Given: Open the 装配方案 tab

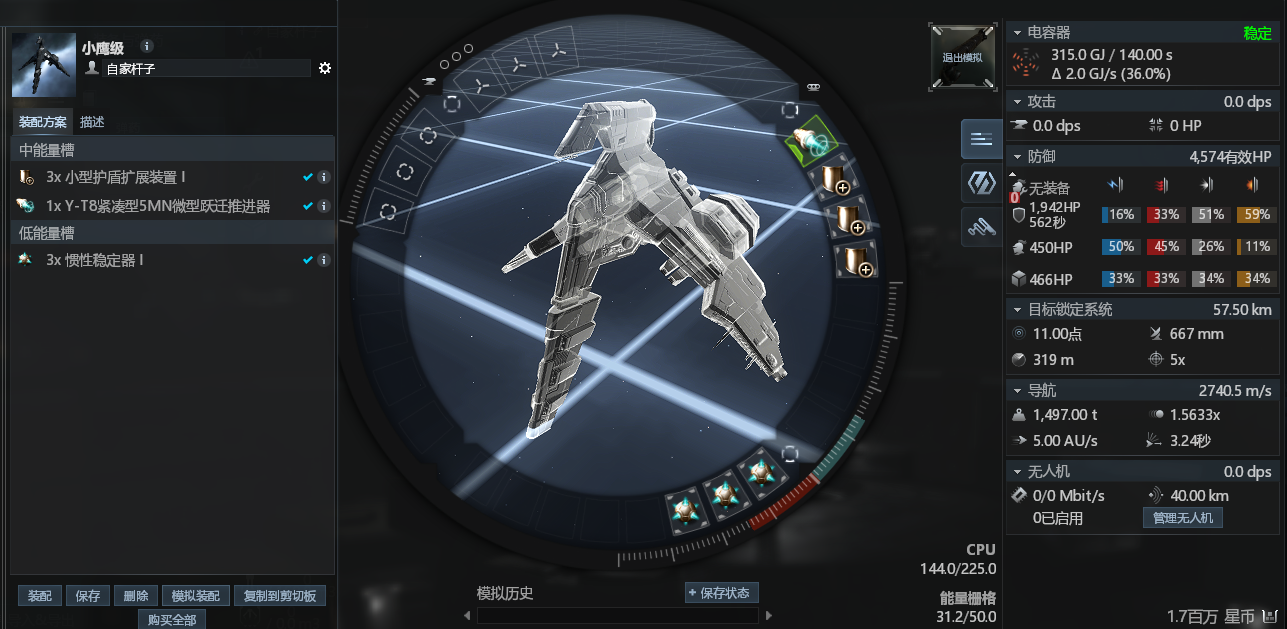Looking at the screenshot, I should 43,122.
